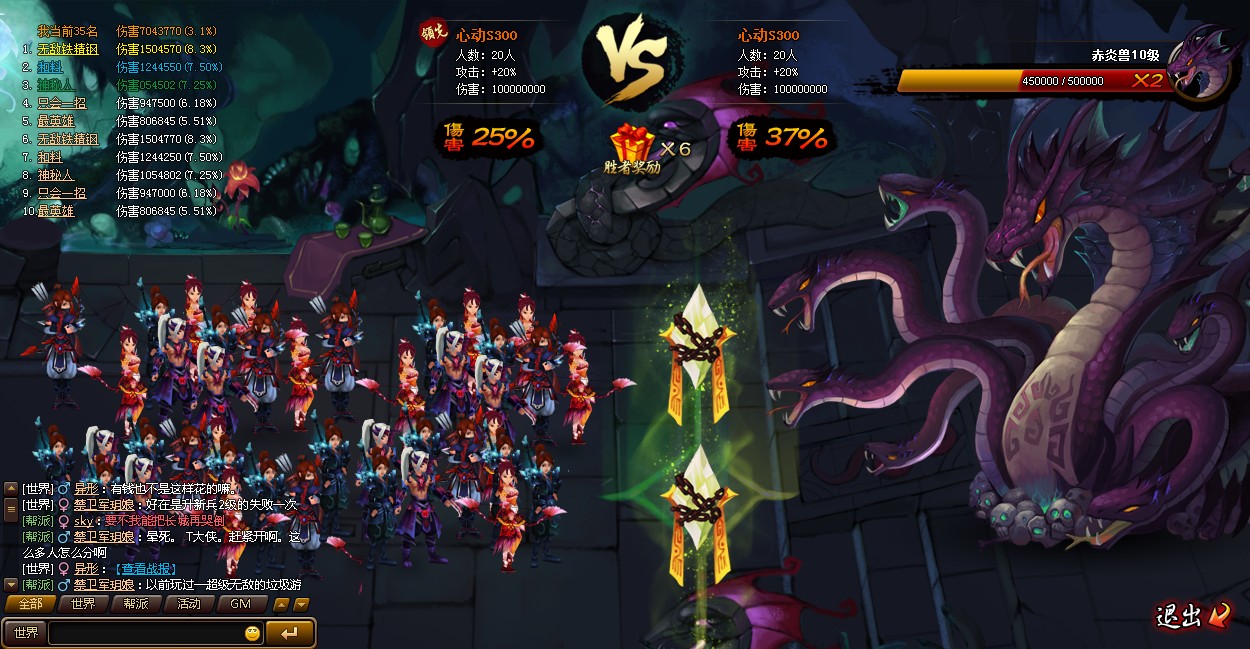
Task: Select the blue rank 2 player name
Action: click(x=50, y=67)
